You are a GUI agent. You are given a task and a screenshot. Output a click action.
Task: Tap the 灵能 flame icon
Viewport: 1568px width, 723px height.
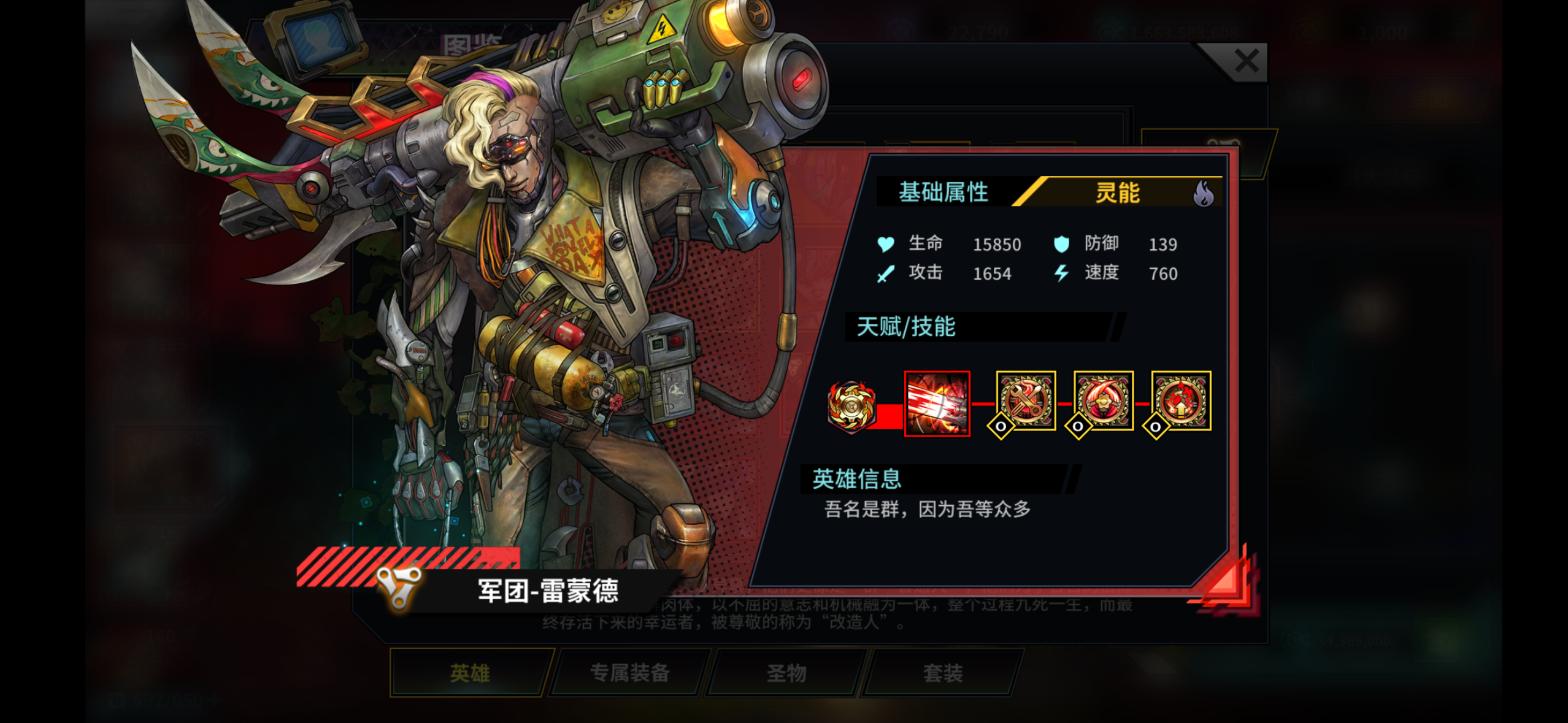coord(1203,194)
